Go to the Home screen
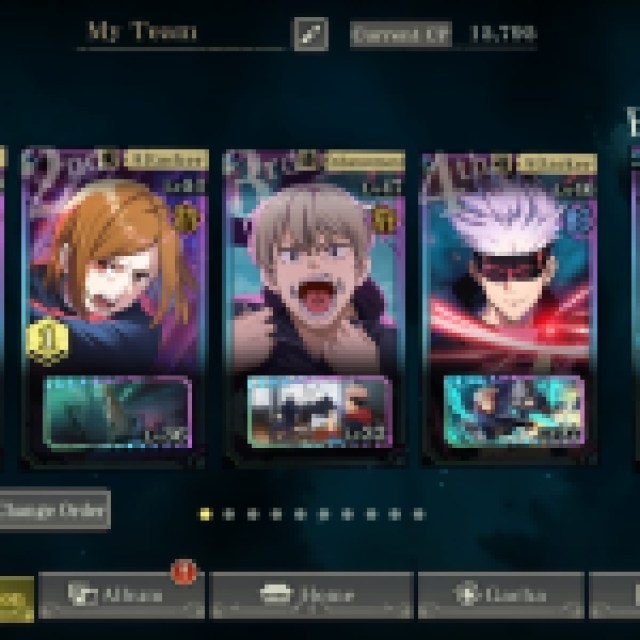640x640 pixels. (x=312, y=595)
